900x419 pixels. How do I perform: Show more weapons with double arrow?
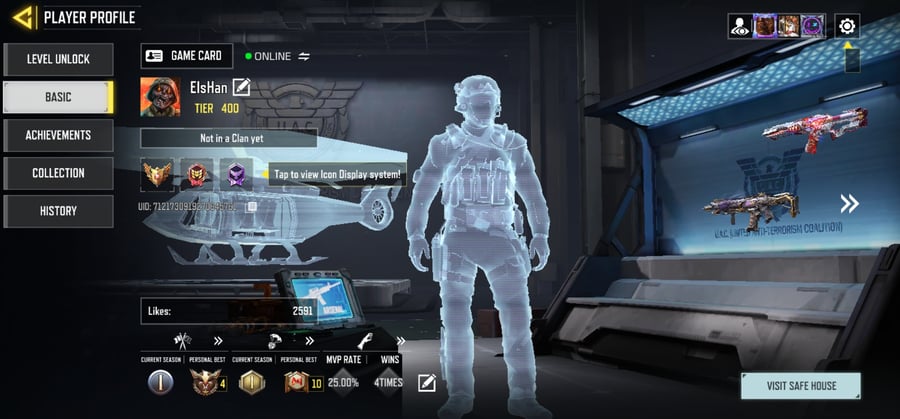tap(849, 204)
